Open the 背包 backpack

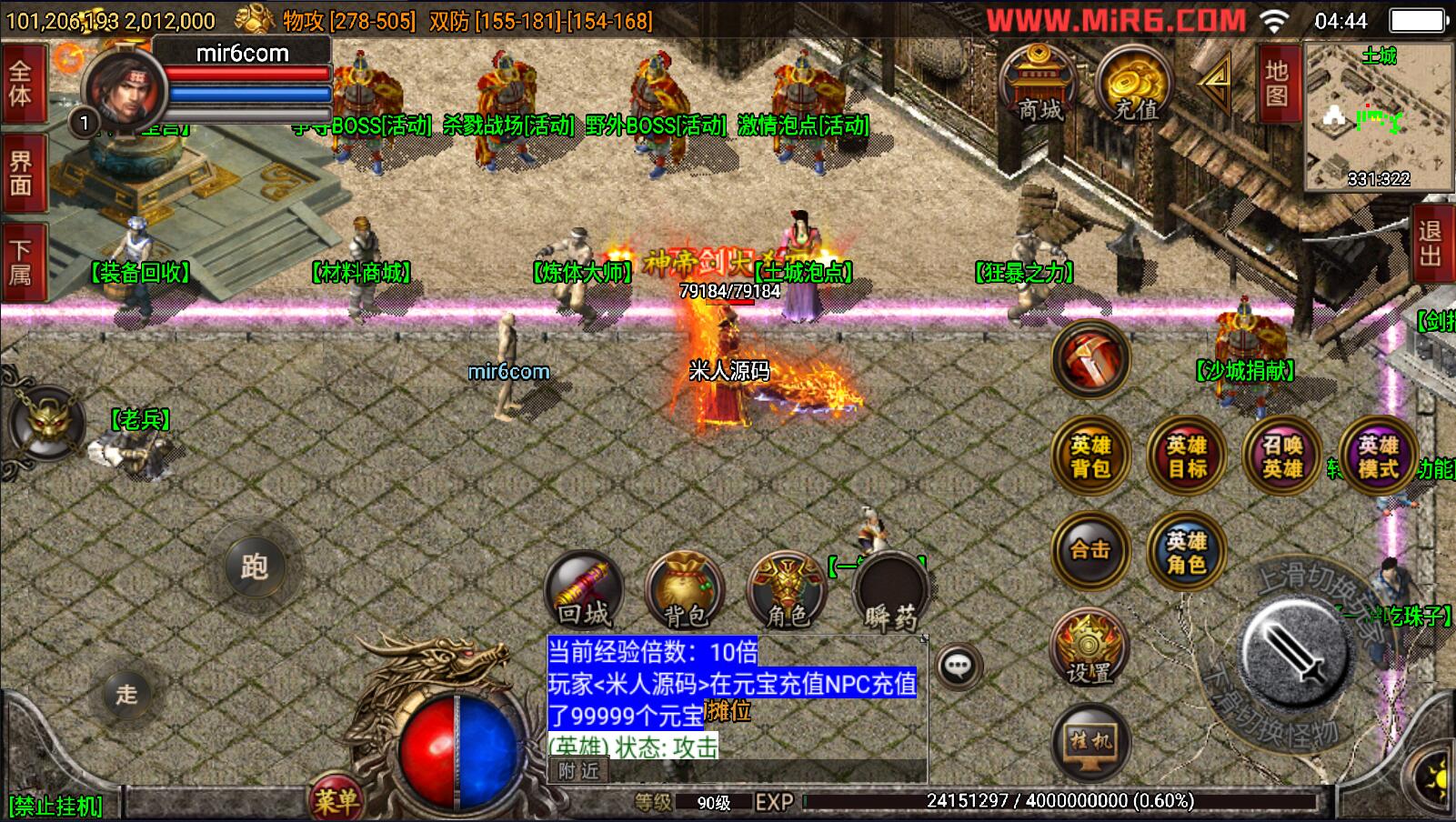click(x=684, y=590)
